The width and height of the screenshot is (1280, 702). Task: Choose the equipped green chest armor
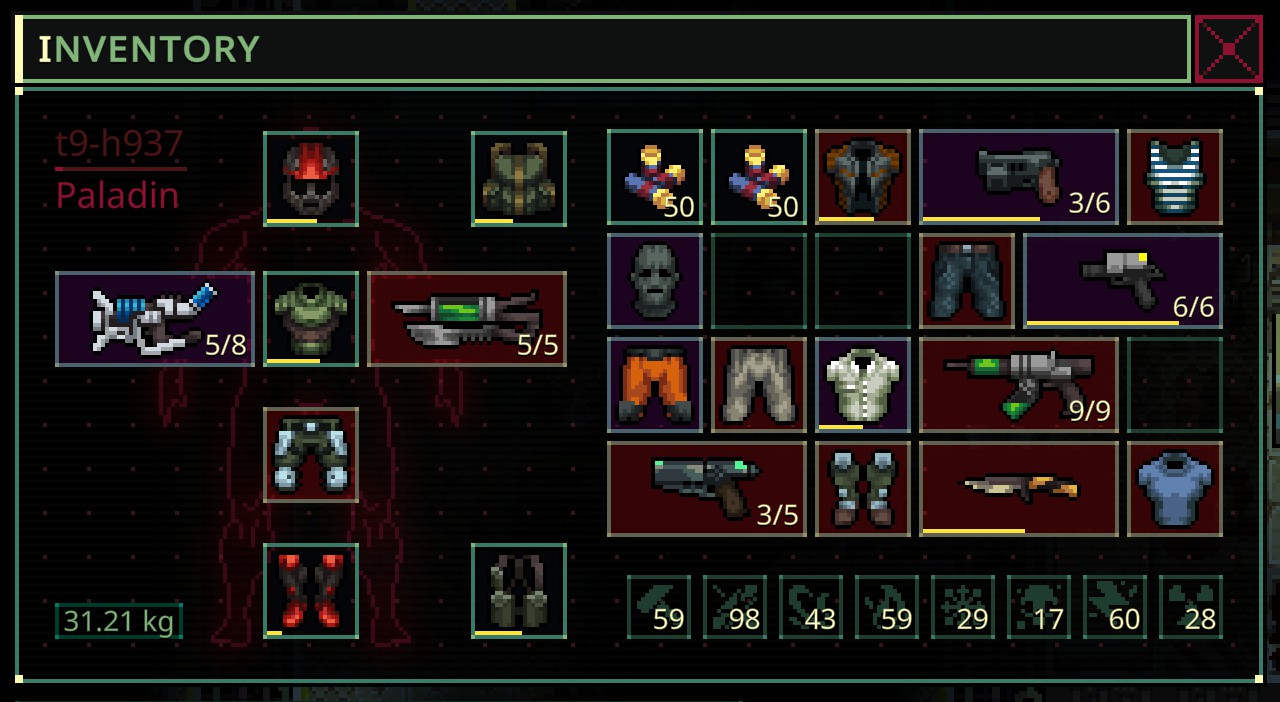311,319
